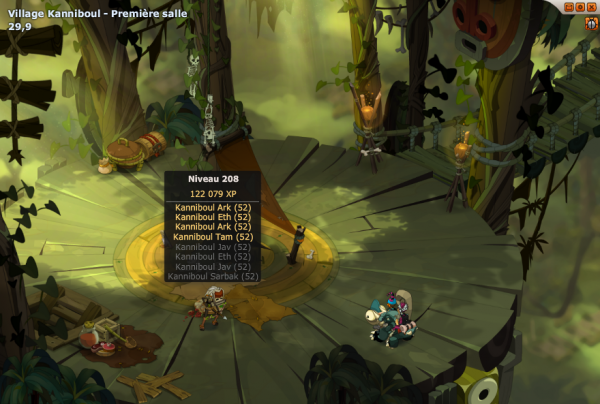Image resolution: width=600 pixels, height=404 pixels.
Task: Close the game window with the X button
Action: point(591,6)
